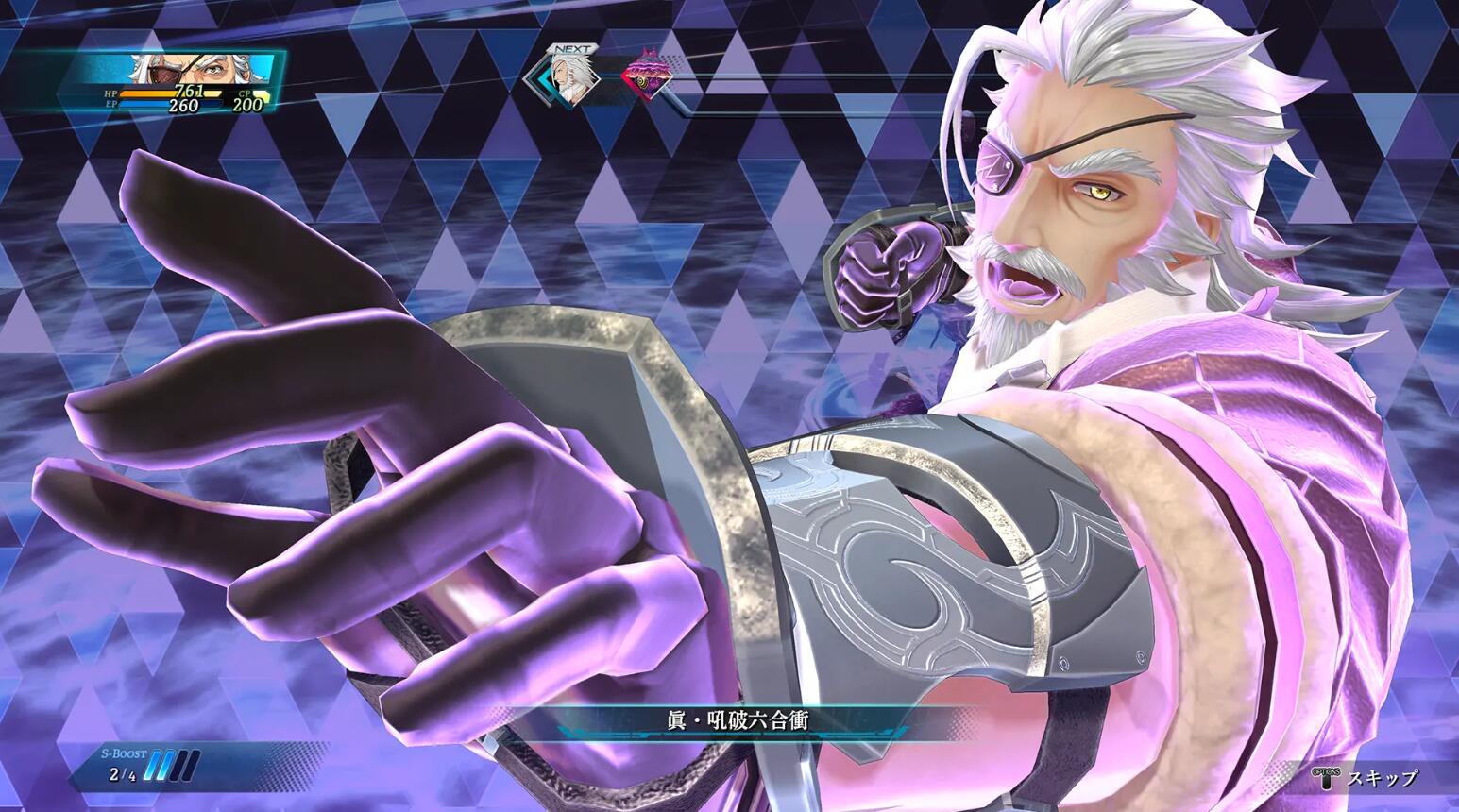The width and height of the screenshot is (1459, 812).
Task: Click the NEXT turn character portrait
Action: point(570,77)
